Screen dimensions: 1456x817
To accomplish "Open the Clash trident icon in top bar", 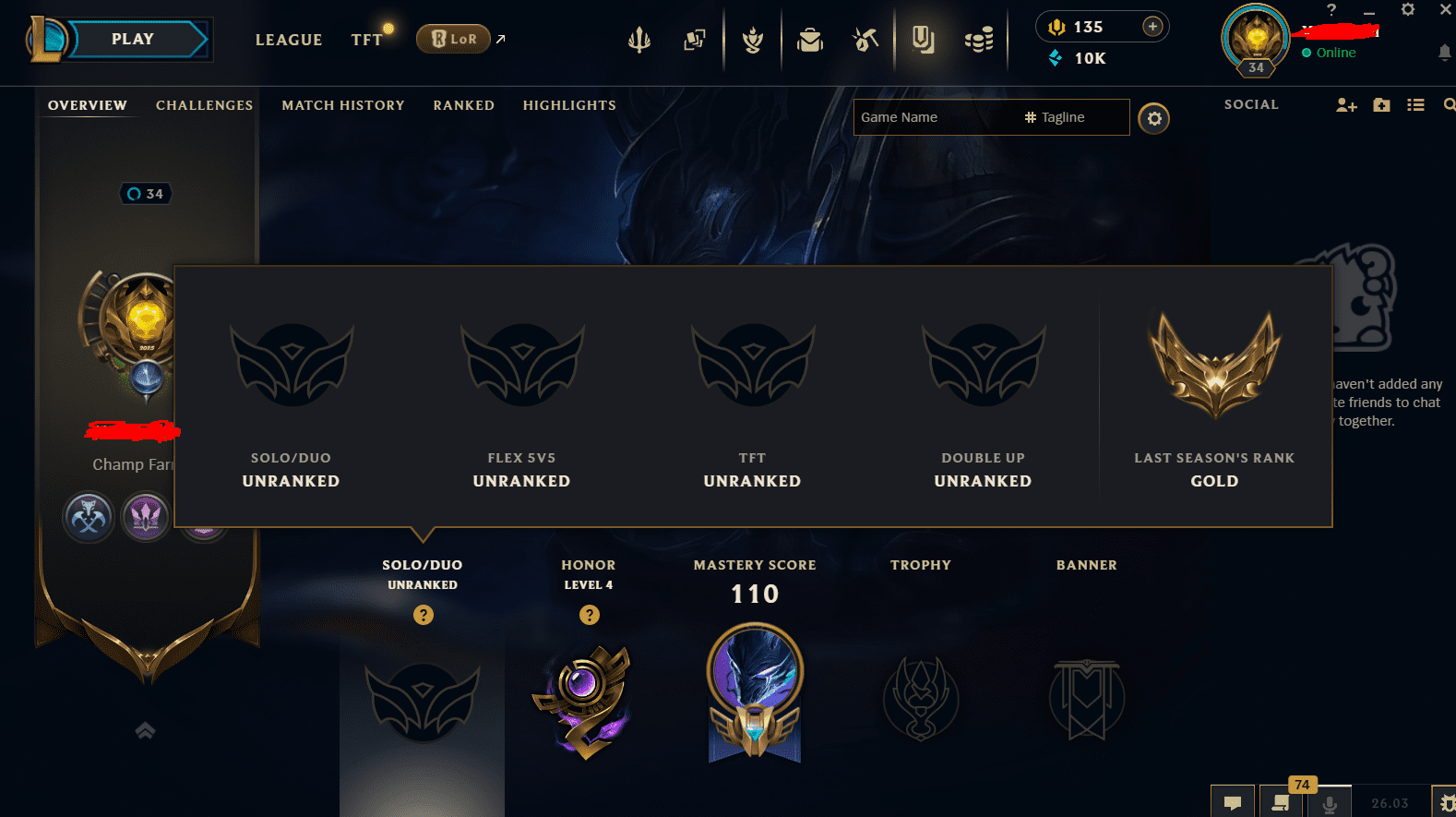I will click(639, 39).
